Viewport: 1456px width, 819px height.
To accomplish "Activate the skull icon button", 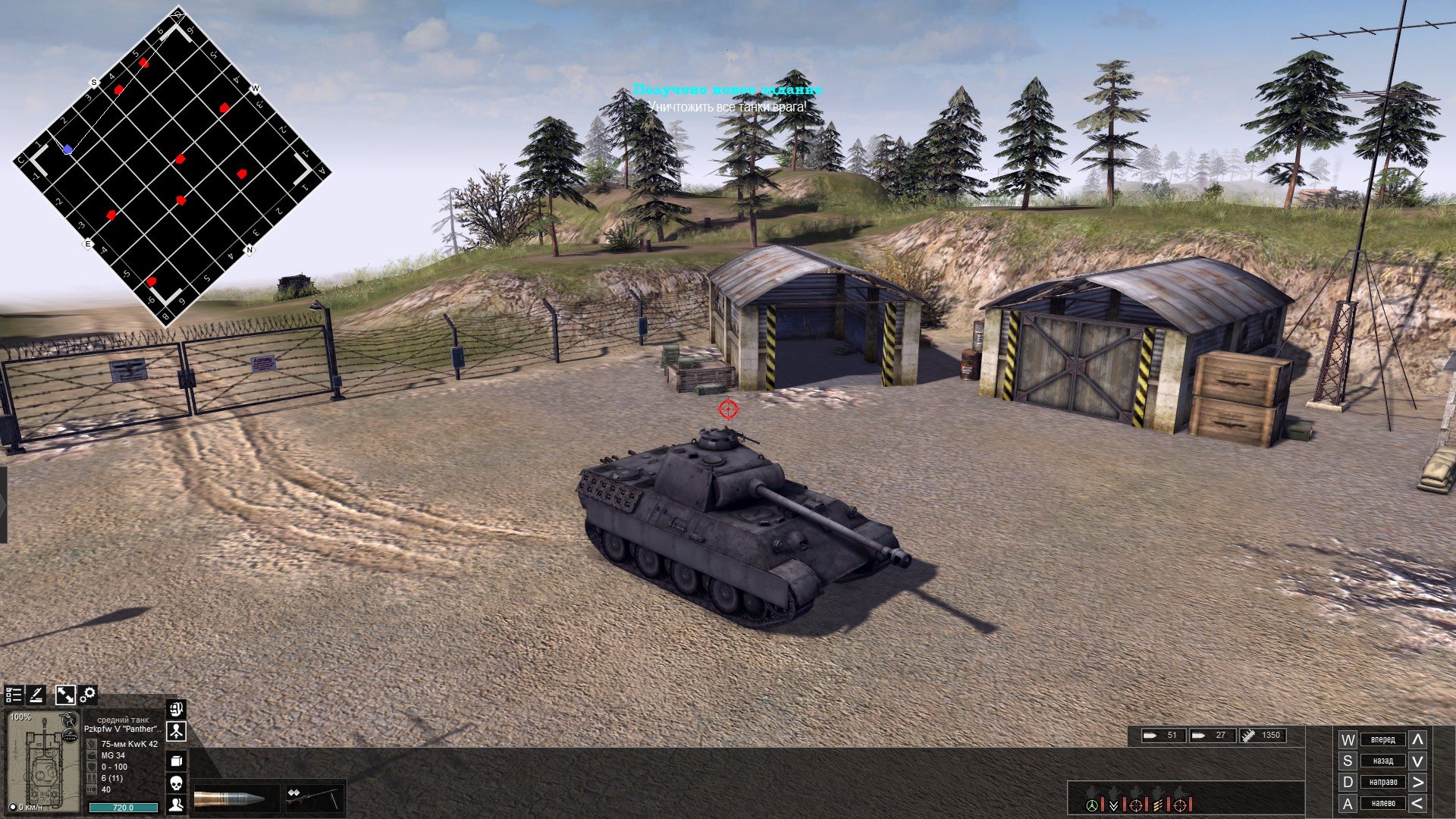I will tap(176, 783).
